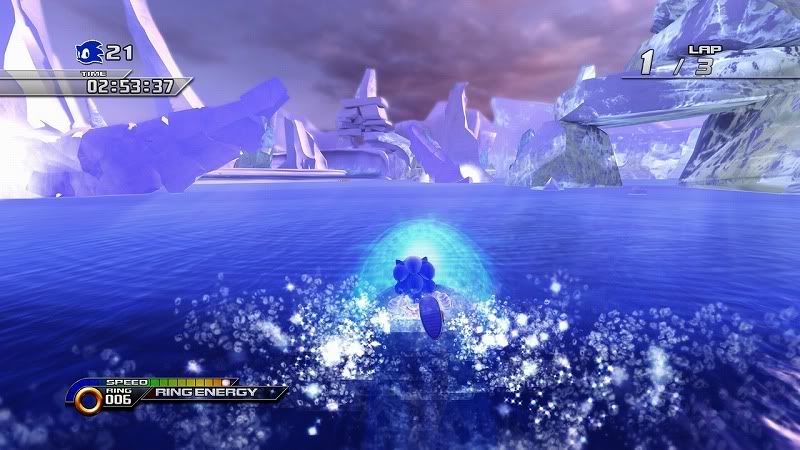Click the Sonic head lives icon

[89, 52]
